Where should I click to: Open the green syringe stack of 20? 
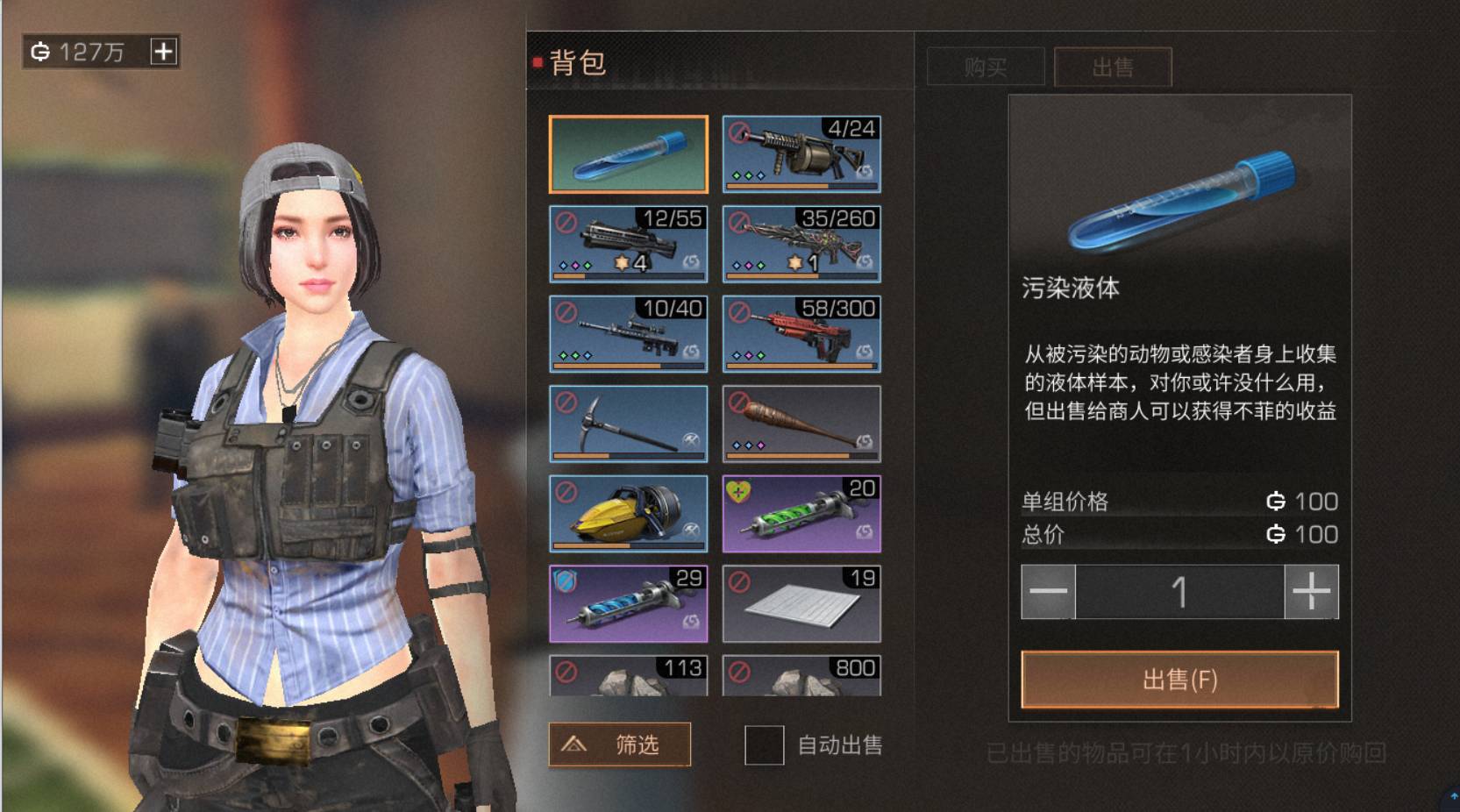[801, 513]
